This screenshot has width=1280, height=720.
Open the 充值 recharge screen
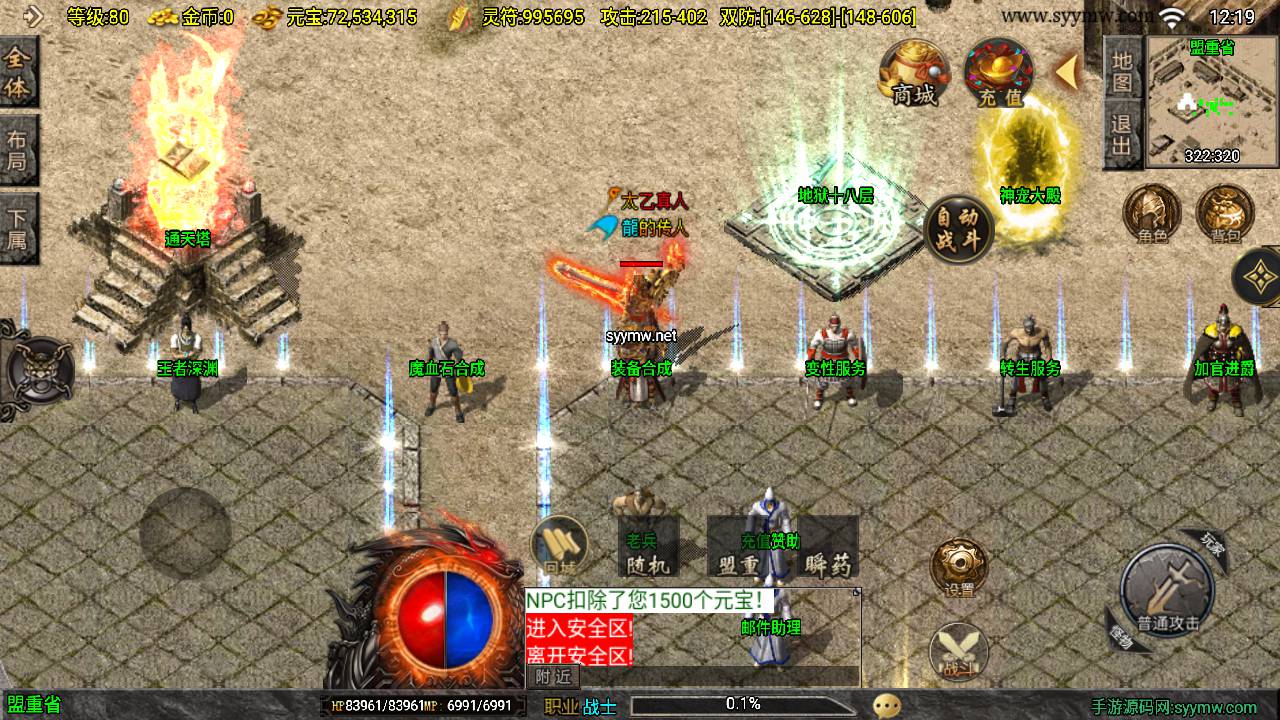tap(999, 72)
